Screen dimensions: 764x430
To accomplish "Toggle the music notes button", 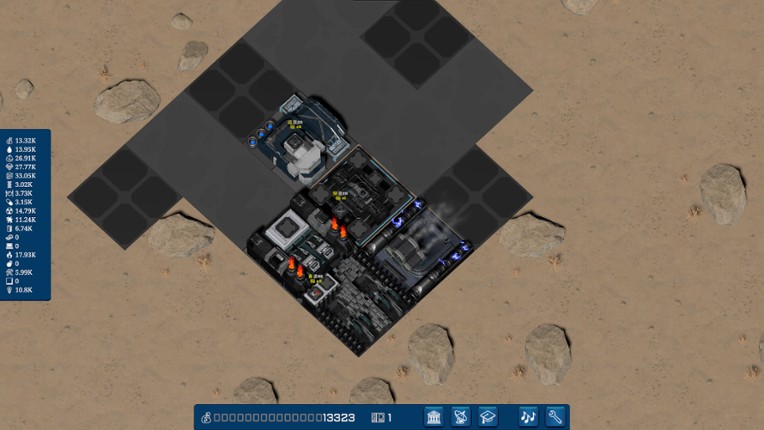I will 528,417.
